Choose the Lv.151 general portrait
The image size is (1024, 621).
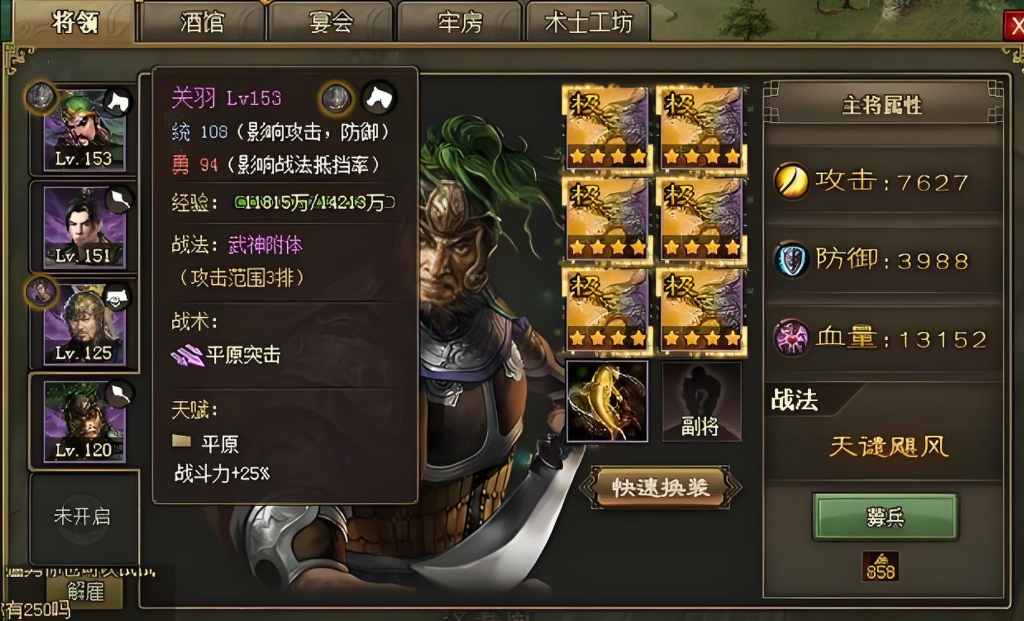pos(84,229)
